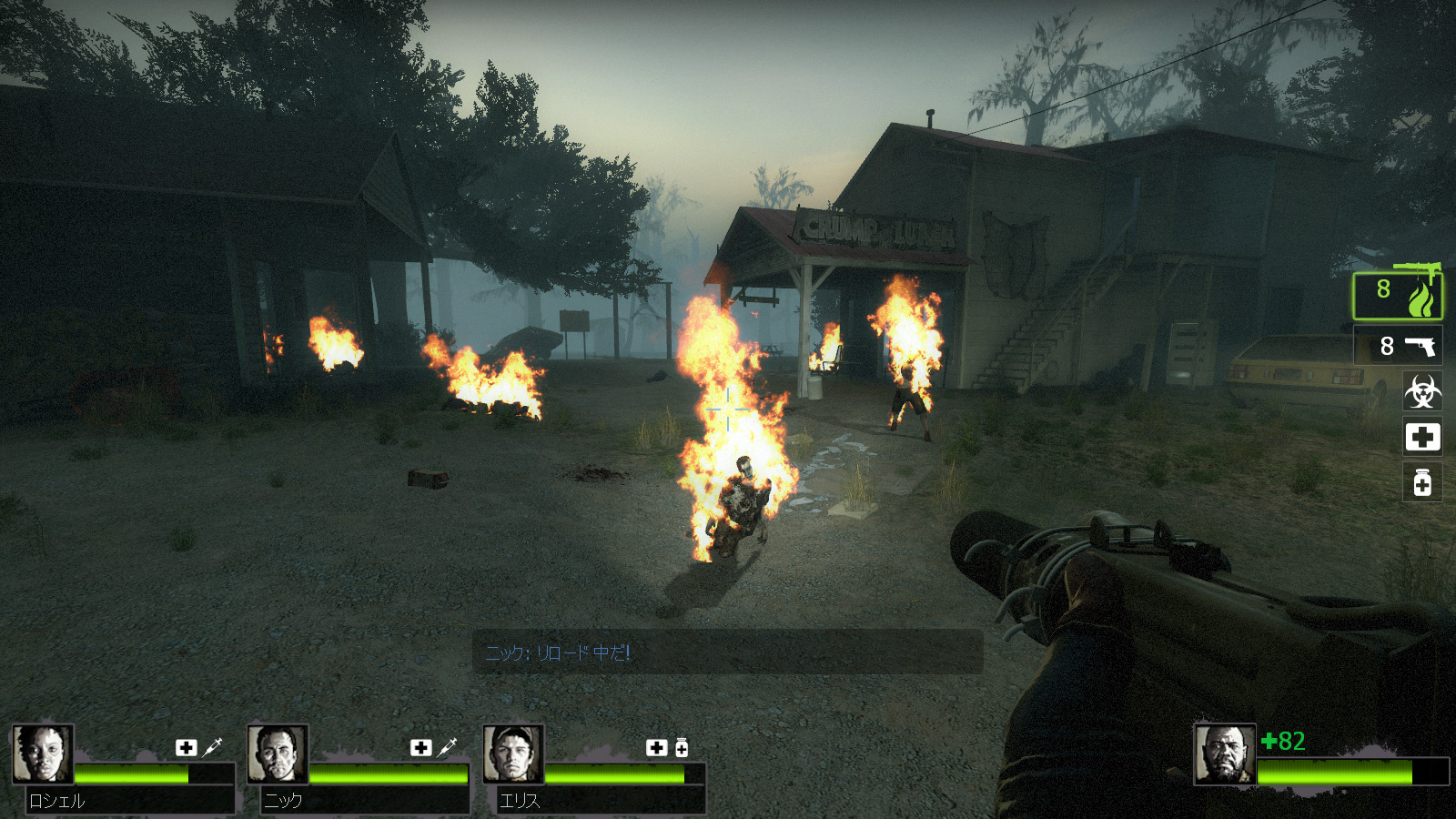Screen dimensions: 1456x819
Task: Choose the first aid kit slot
Action: 1422,438
